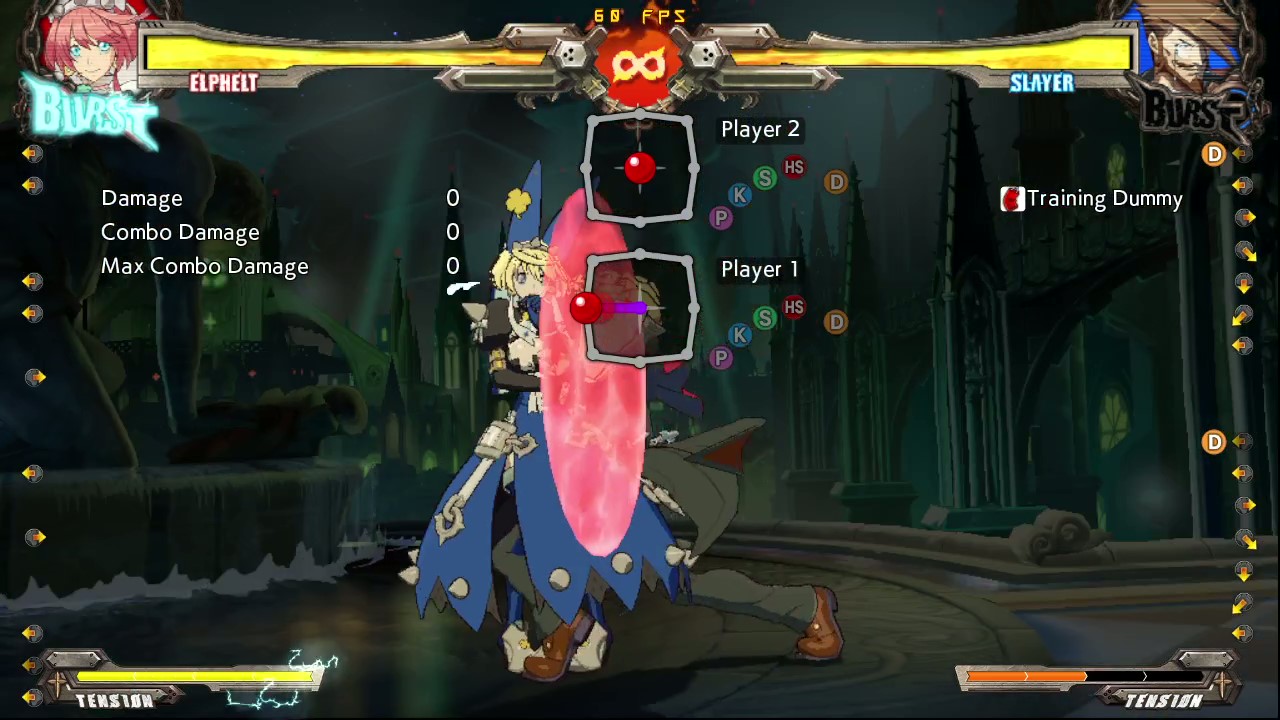Image resolution: width=1280 pixels, height=720 pixels.
Task: Click the Max Combo Damage text
Action: (x=204, y=266)
